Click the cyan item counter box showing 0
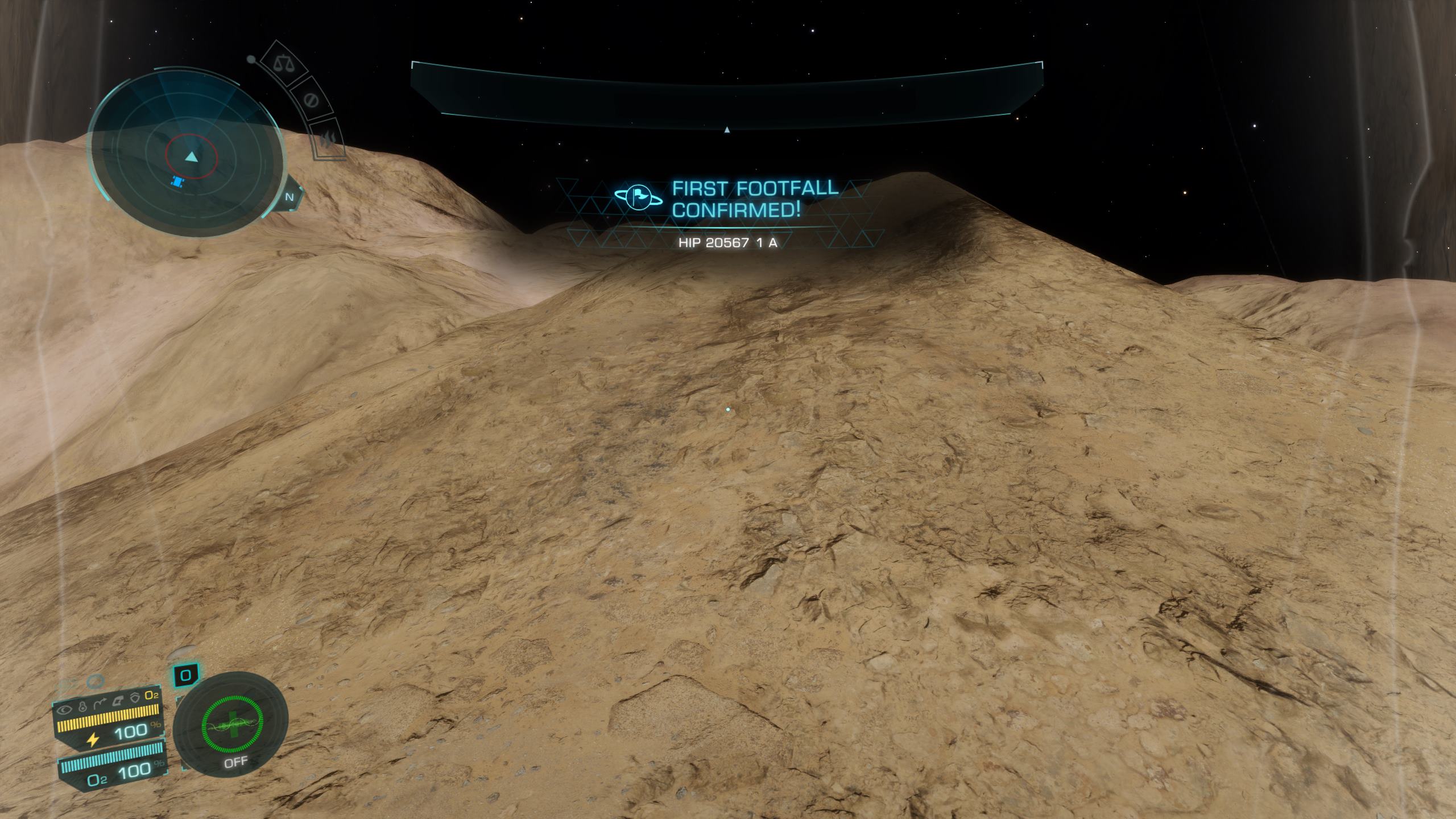 (185, 676)
